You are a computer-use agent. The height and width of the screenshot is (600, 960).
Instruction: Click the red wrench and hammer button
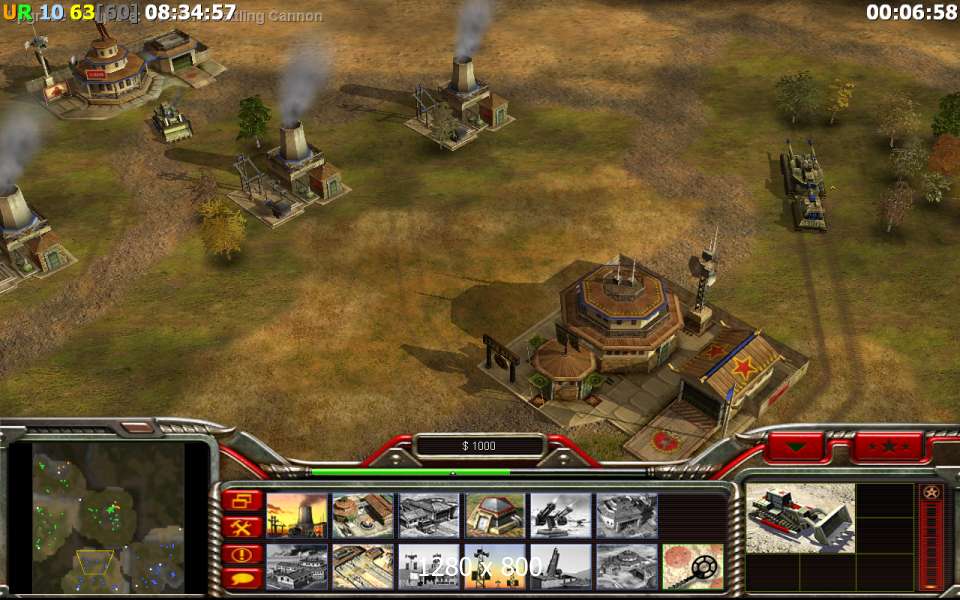click(244, 526)
